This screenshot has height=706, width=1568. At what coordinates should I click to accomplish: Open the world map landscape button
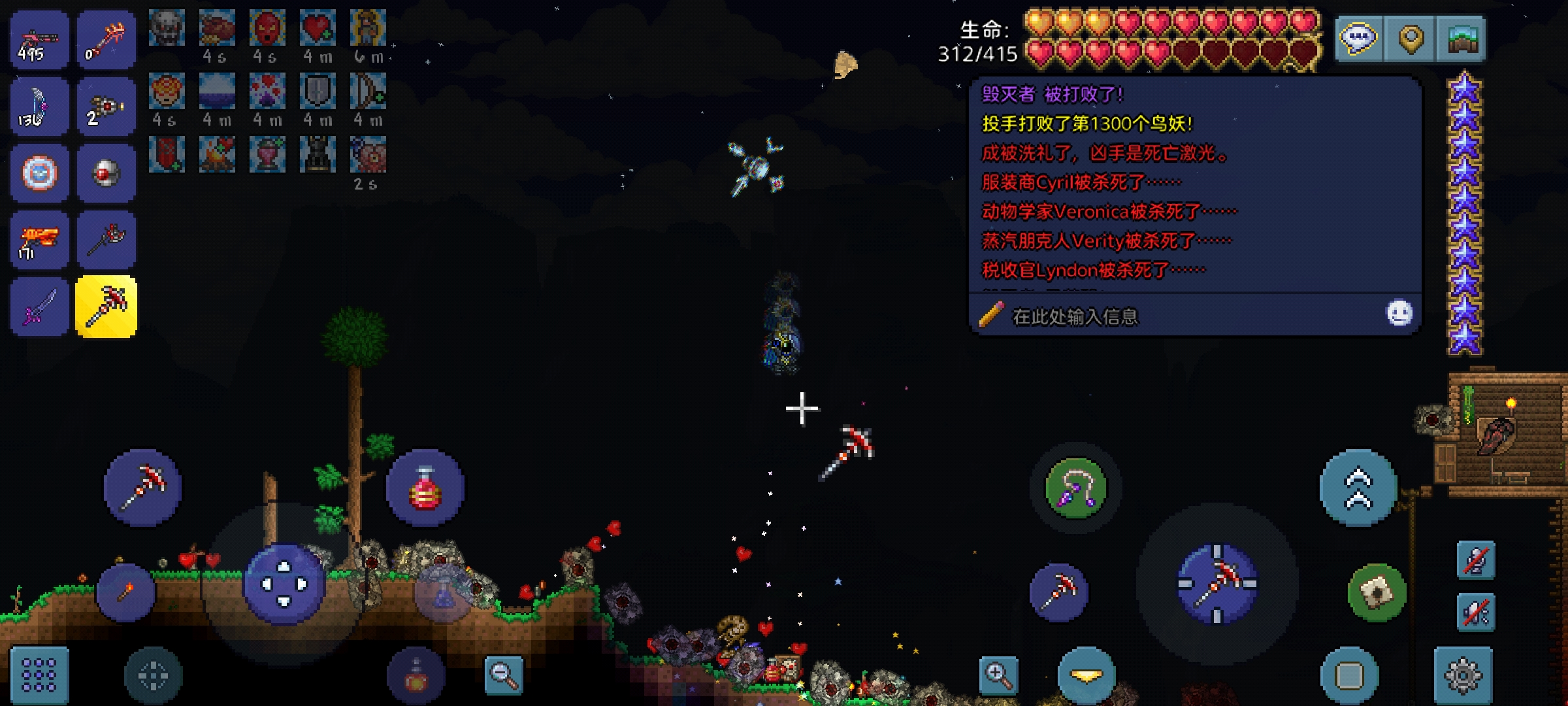pyautogui.click(x=1462, y=39)
